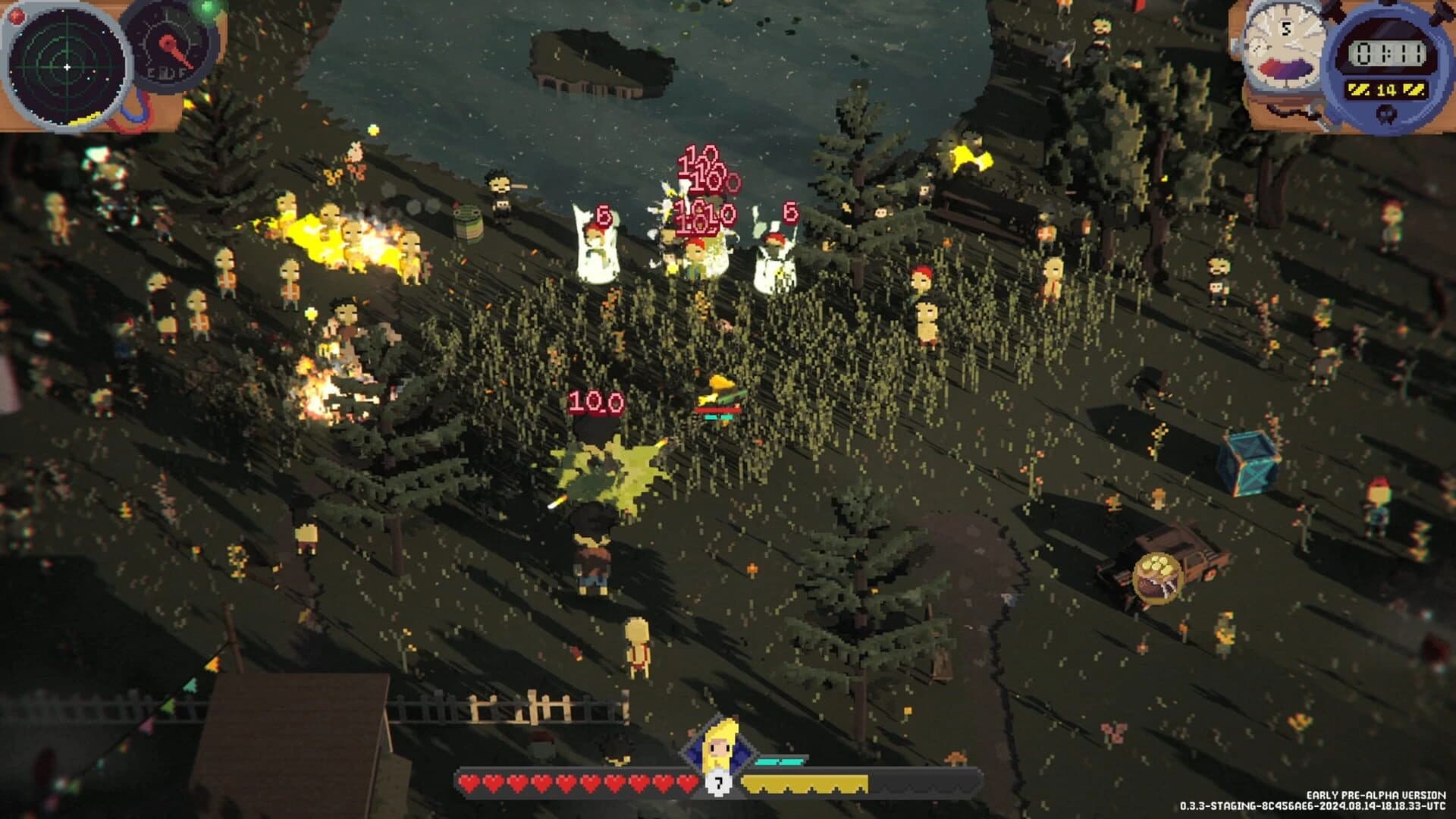1456x819 pixels.
Task: Click the yellow kill counter showing 14
Action: click(x=1386, y=89)
